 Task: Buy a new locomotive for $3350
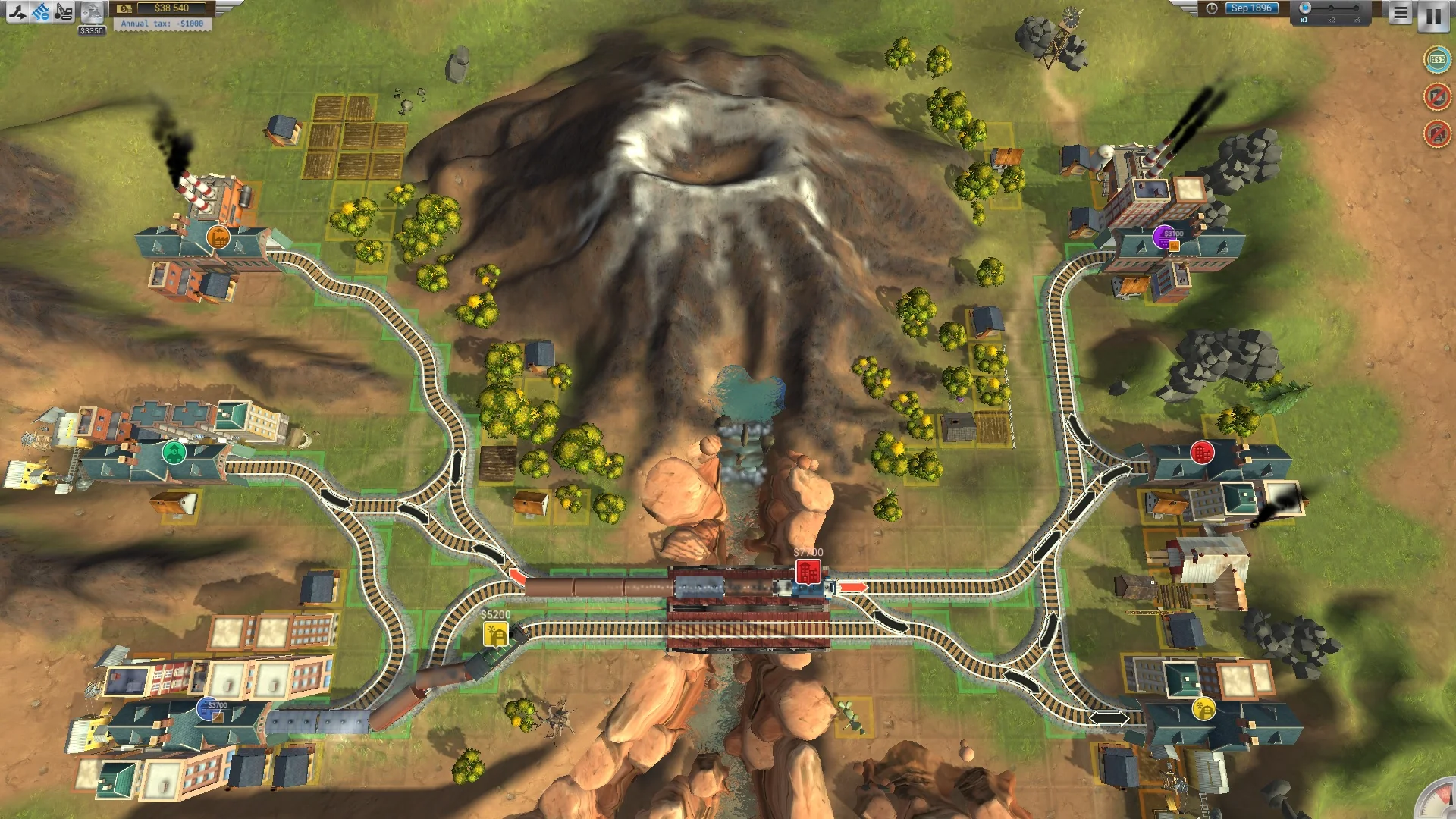point(92,12)
